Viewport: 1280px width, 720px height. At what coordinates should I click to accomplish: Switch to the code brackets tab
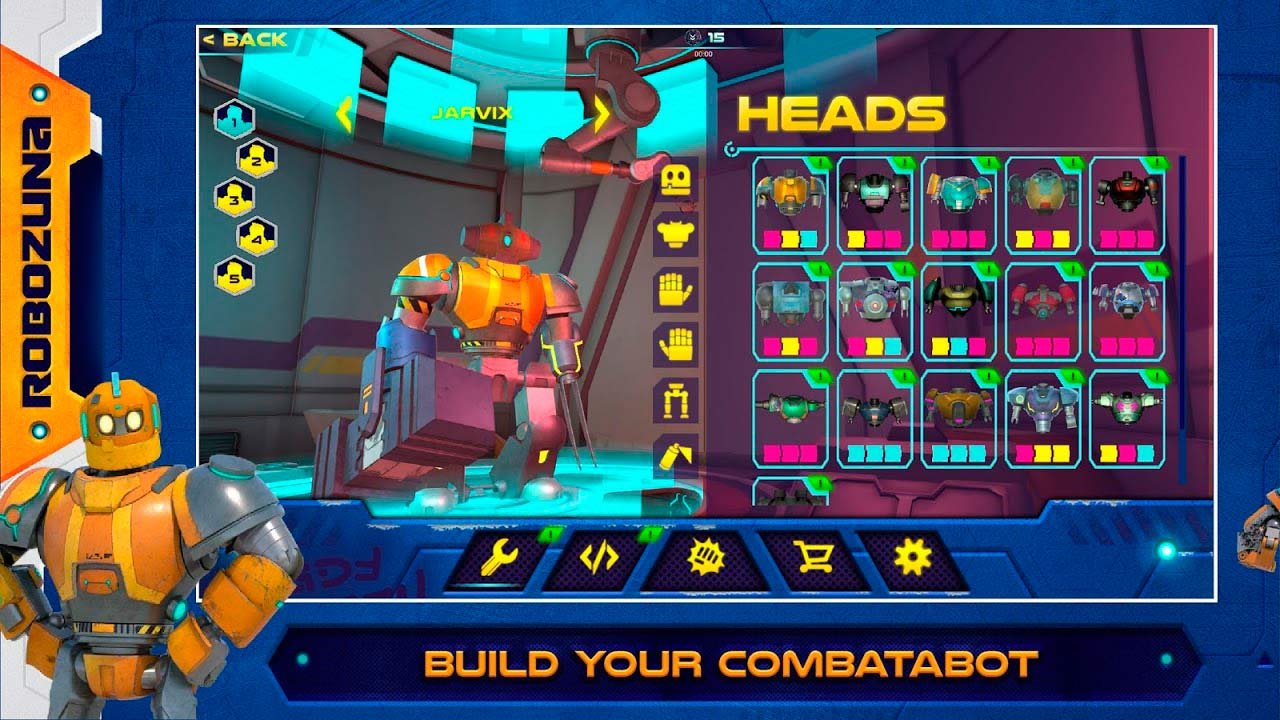point(598,558)
